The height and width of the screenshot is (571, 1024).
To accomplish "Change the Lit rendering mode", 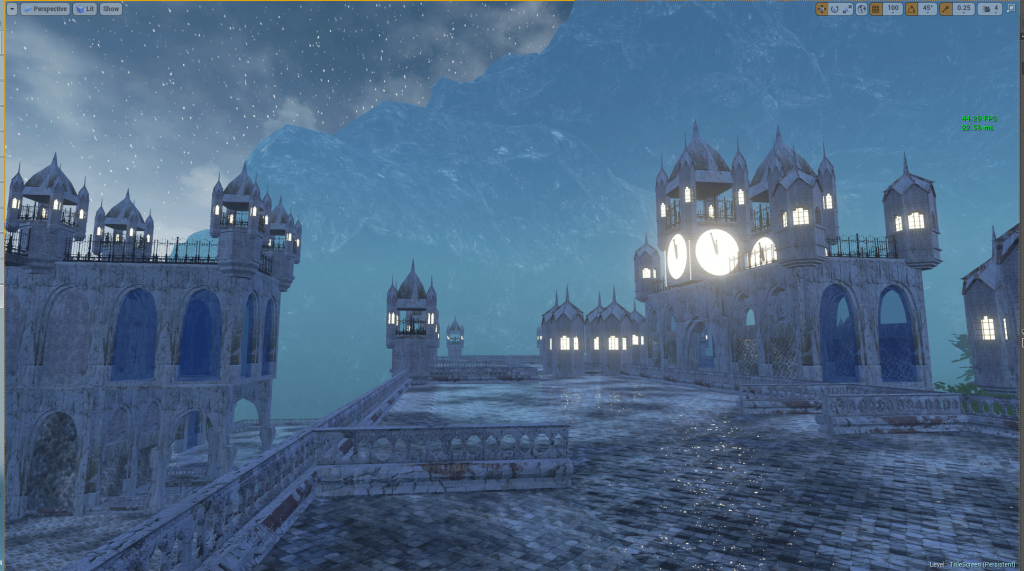I will click(x=85, y=9).
